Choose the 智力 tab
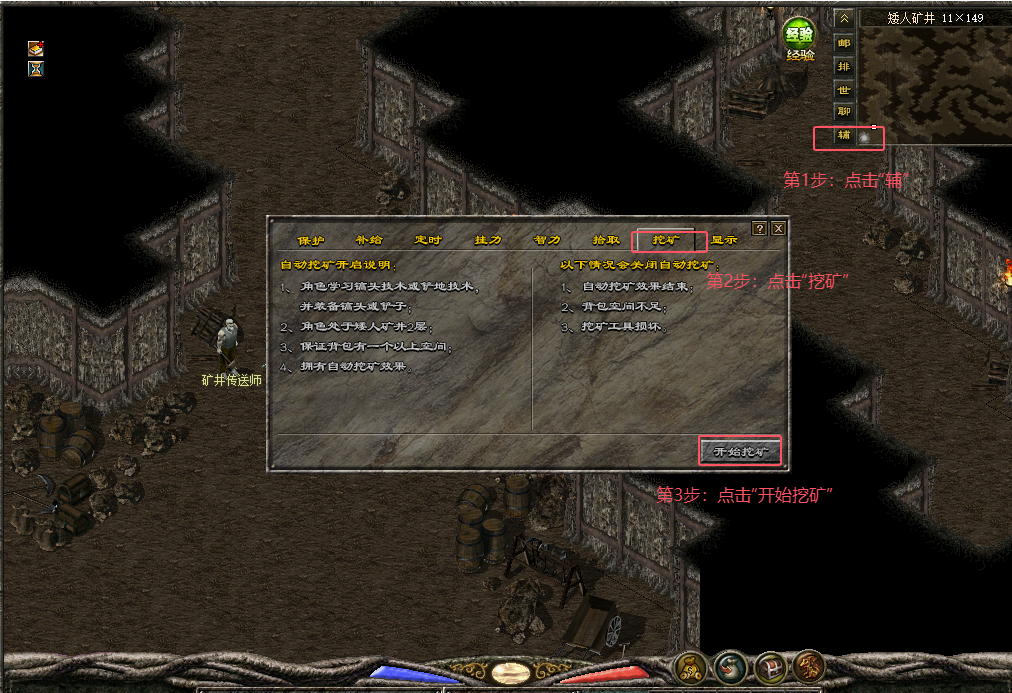 pyautogui.click(x=547, y=241)
